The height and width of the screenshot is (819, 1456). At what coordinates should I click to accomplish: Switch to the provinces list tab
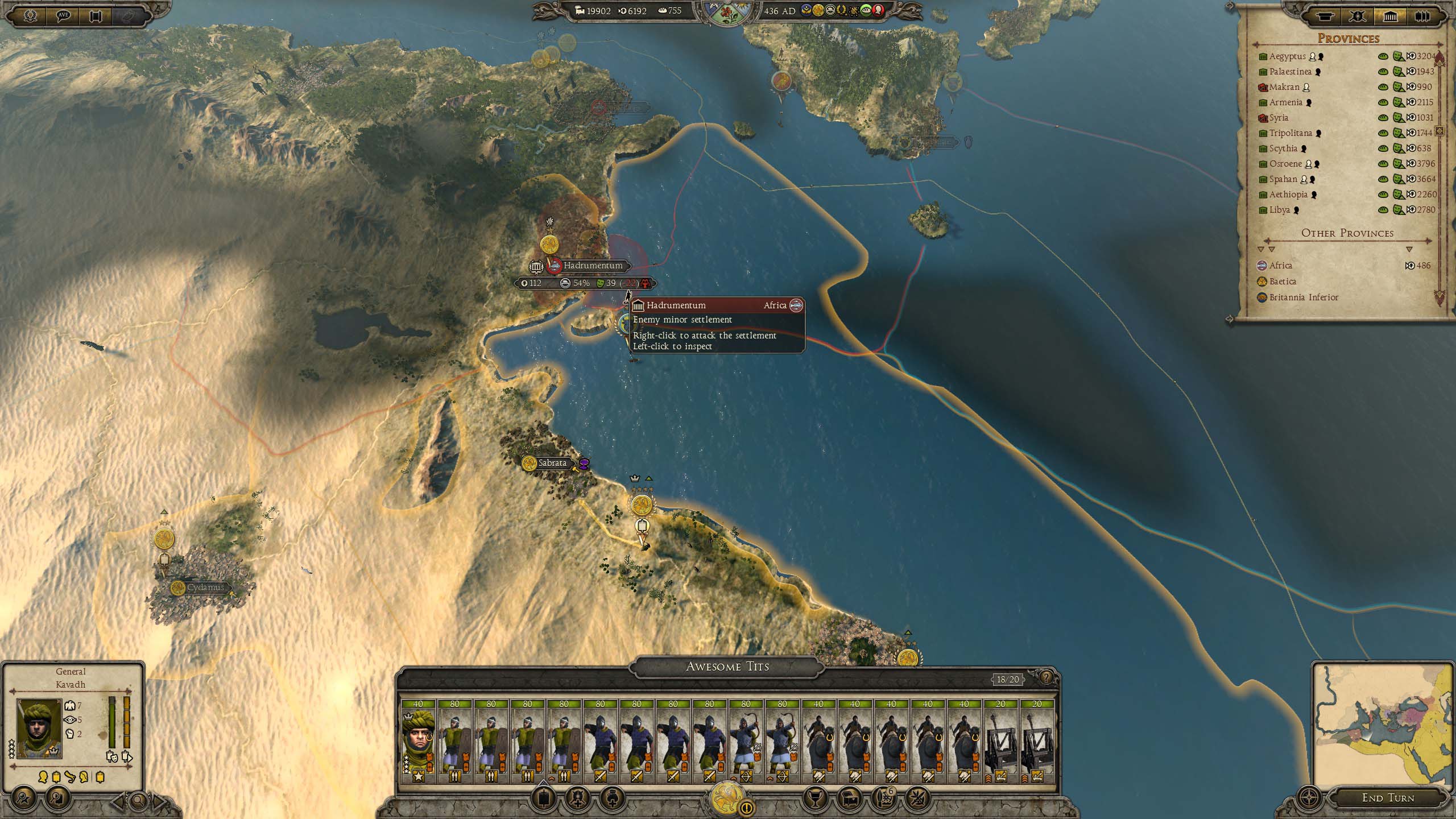[x=1390, y=16]
